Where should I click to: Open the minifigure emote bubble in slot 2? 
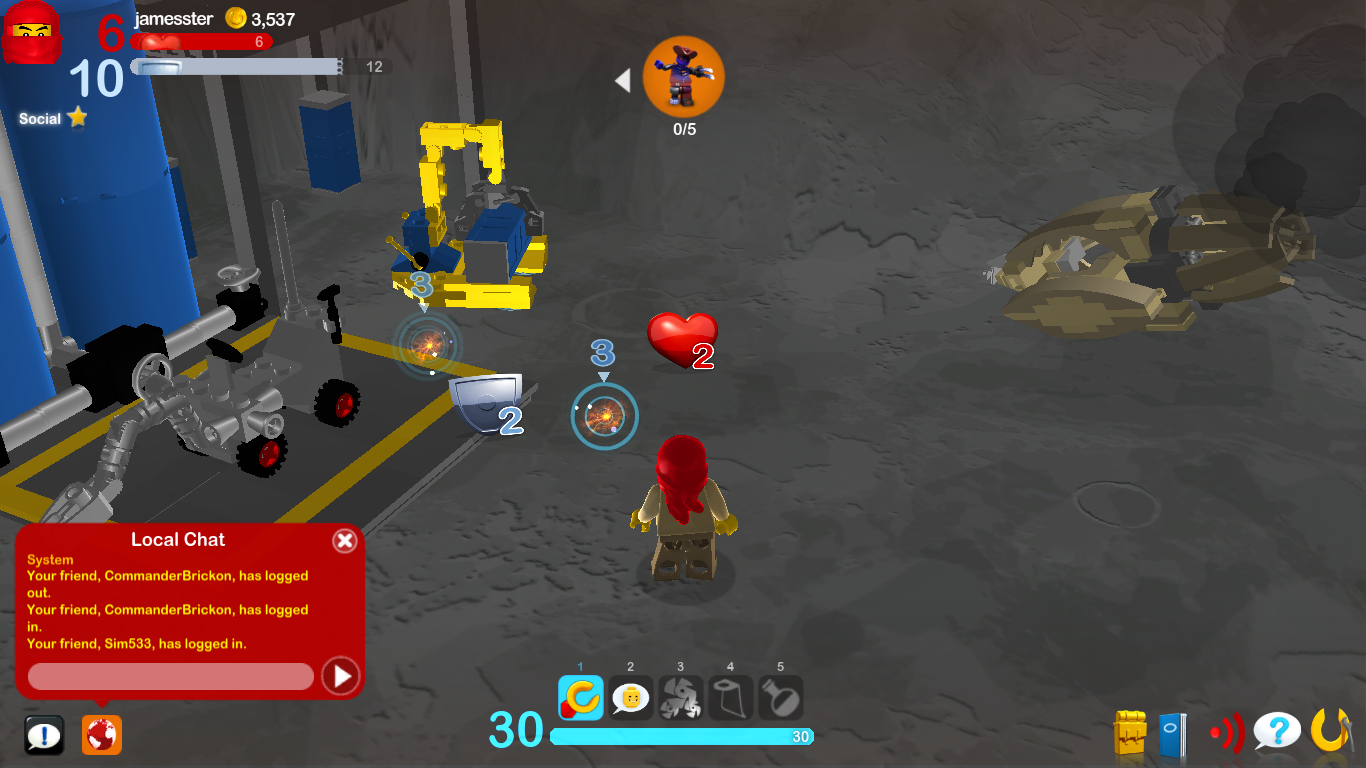click(x=631, y=697)
